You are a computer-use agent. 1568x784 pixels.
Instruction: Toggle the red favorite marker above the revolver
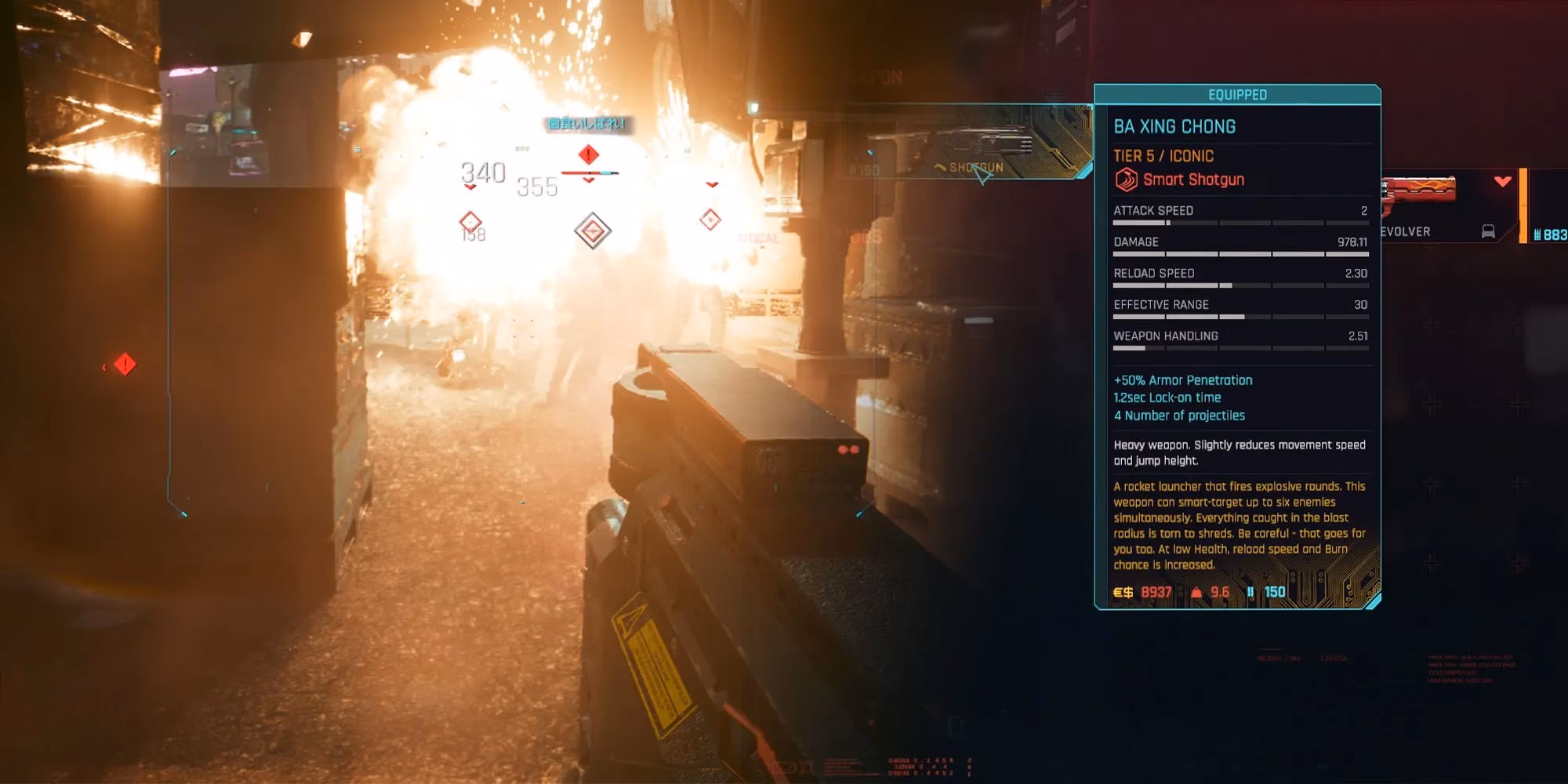click(1501, 181)
